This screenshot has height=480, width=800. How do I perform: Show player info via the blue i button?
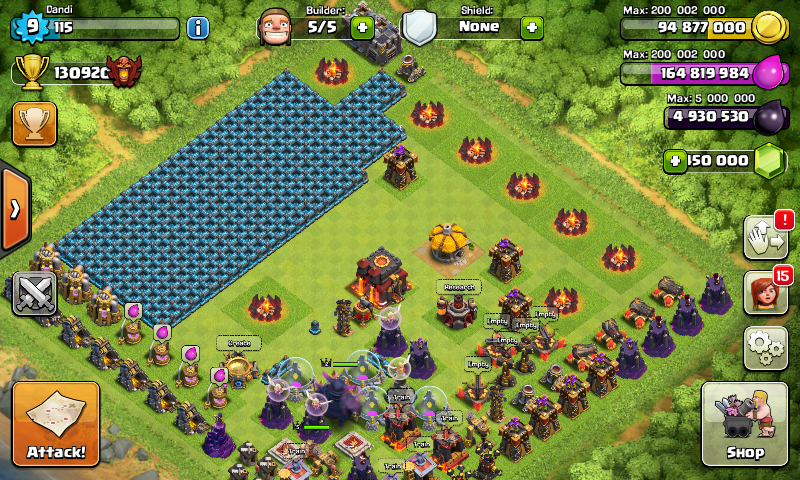click(197, 28)
